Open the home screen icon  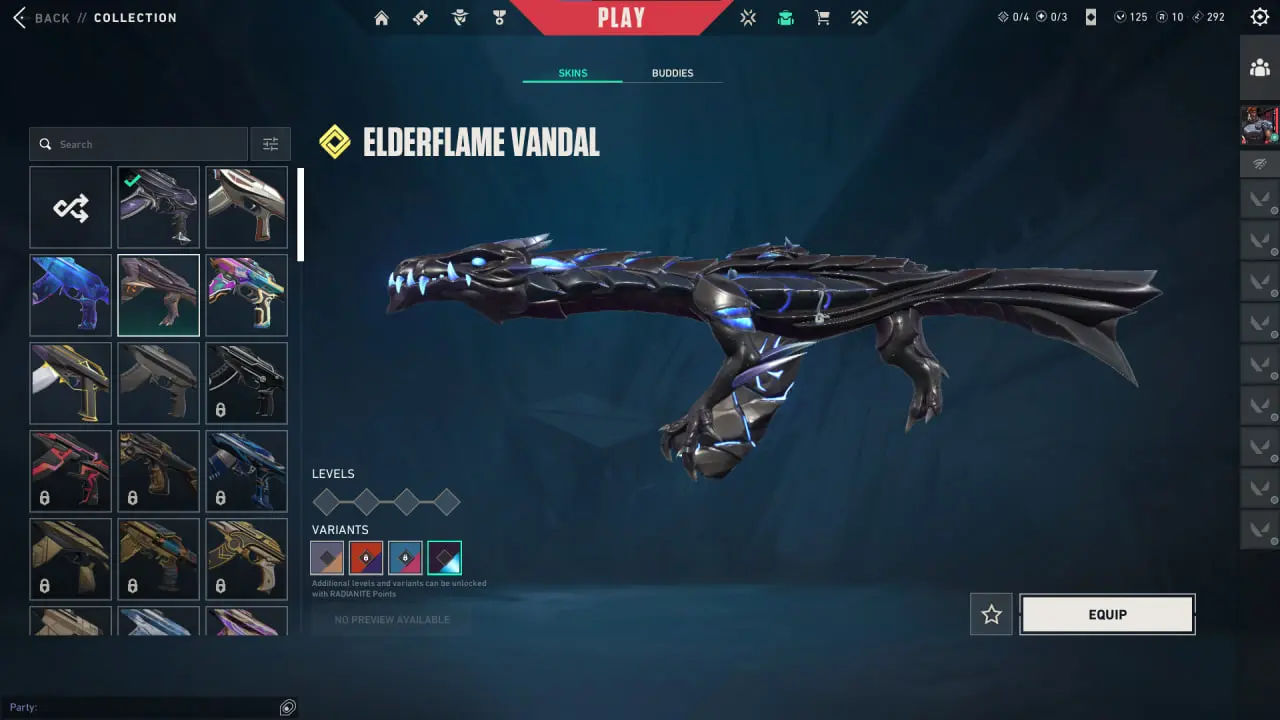381,18
